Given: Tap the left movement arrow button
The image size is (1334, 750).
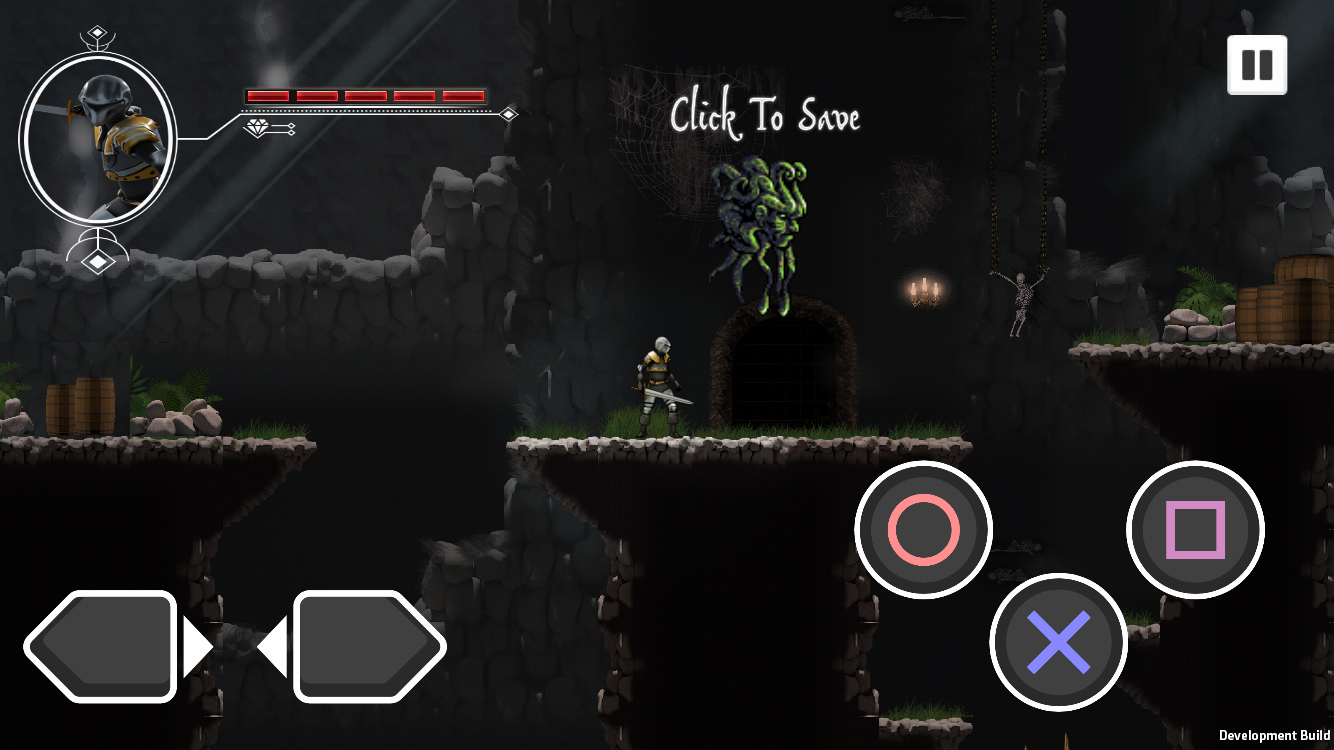Looking at the screenshot, I should [101, 646].
